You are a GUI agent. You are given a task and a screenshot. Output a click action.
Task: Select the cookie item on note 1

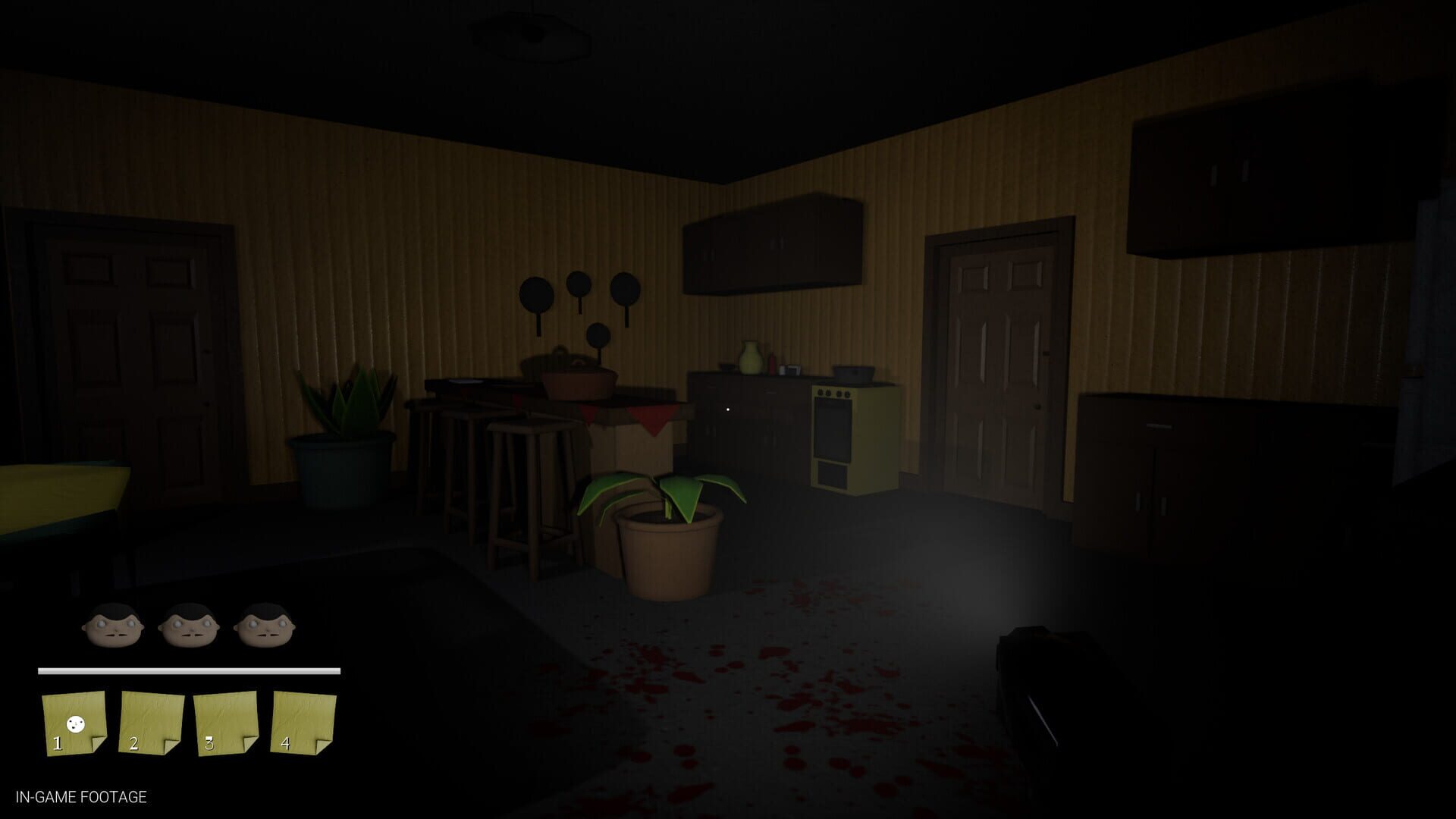click(75, 724)
